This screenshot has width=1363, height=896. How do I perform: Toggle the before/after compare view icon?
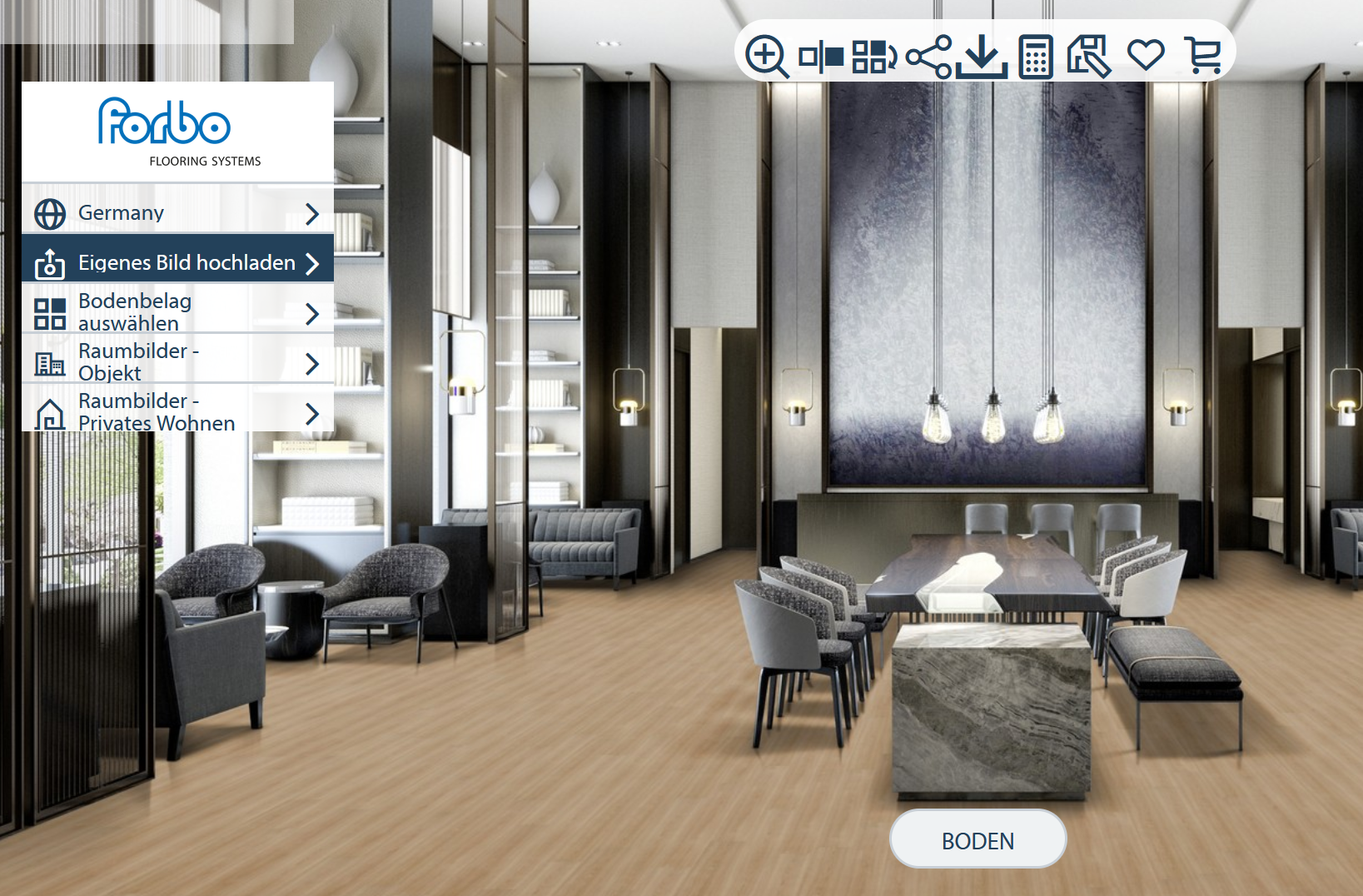click(820, 57)
